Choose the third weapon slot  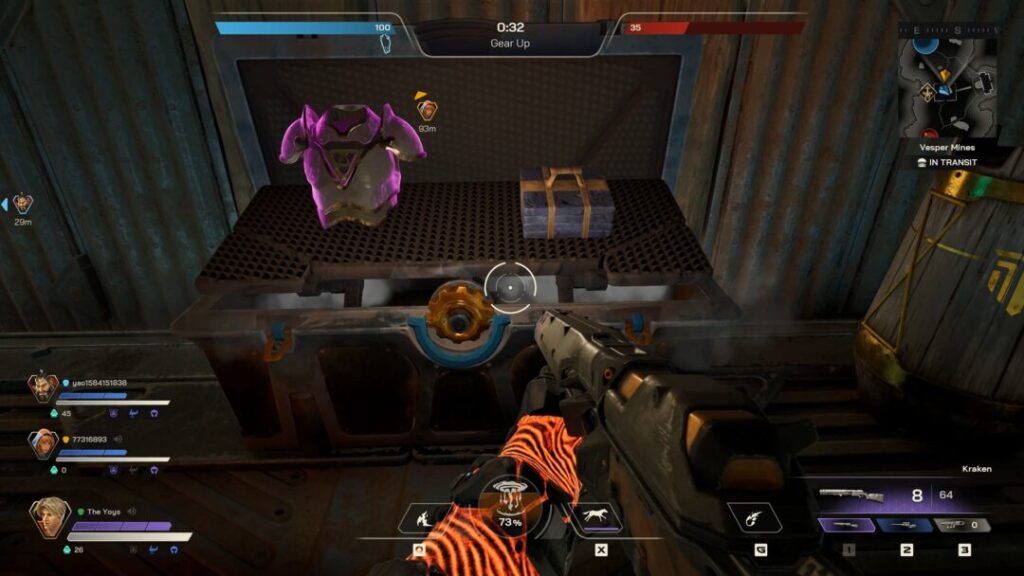(x=962, y=525)
